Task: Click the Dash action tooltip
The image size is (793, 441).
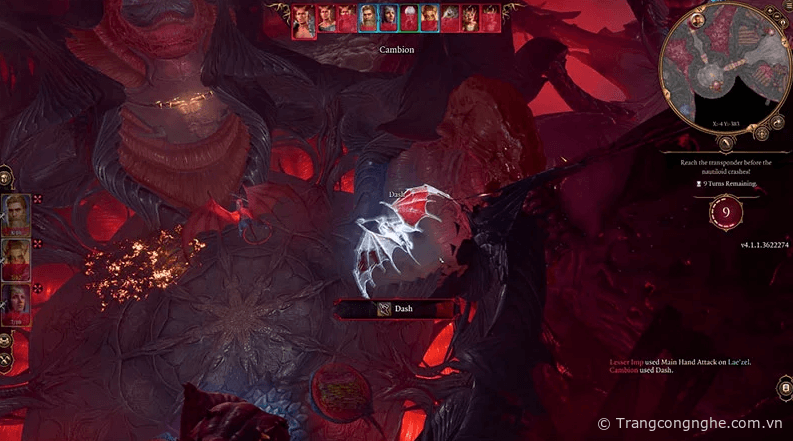Action: 397,309
